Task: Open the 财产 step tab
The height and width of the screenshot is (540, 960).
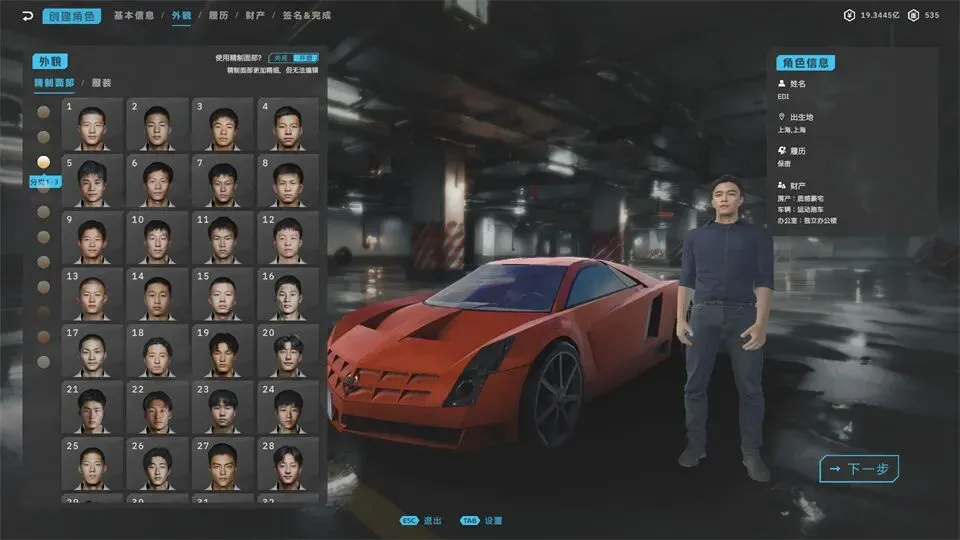Action: tap(255, 16)
